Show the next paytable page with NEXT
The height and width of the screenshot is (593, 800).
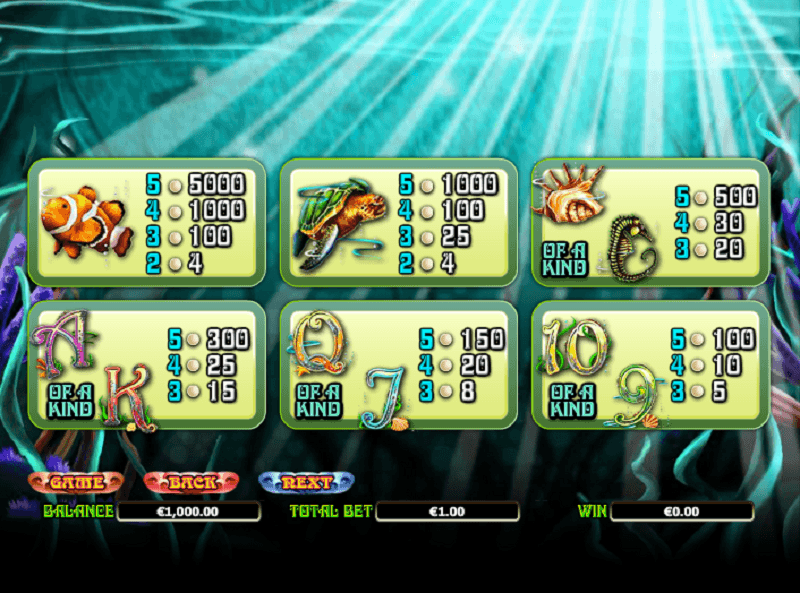(x=307, y=482)
